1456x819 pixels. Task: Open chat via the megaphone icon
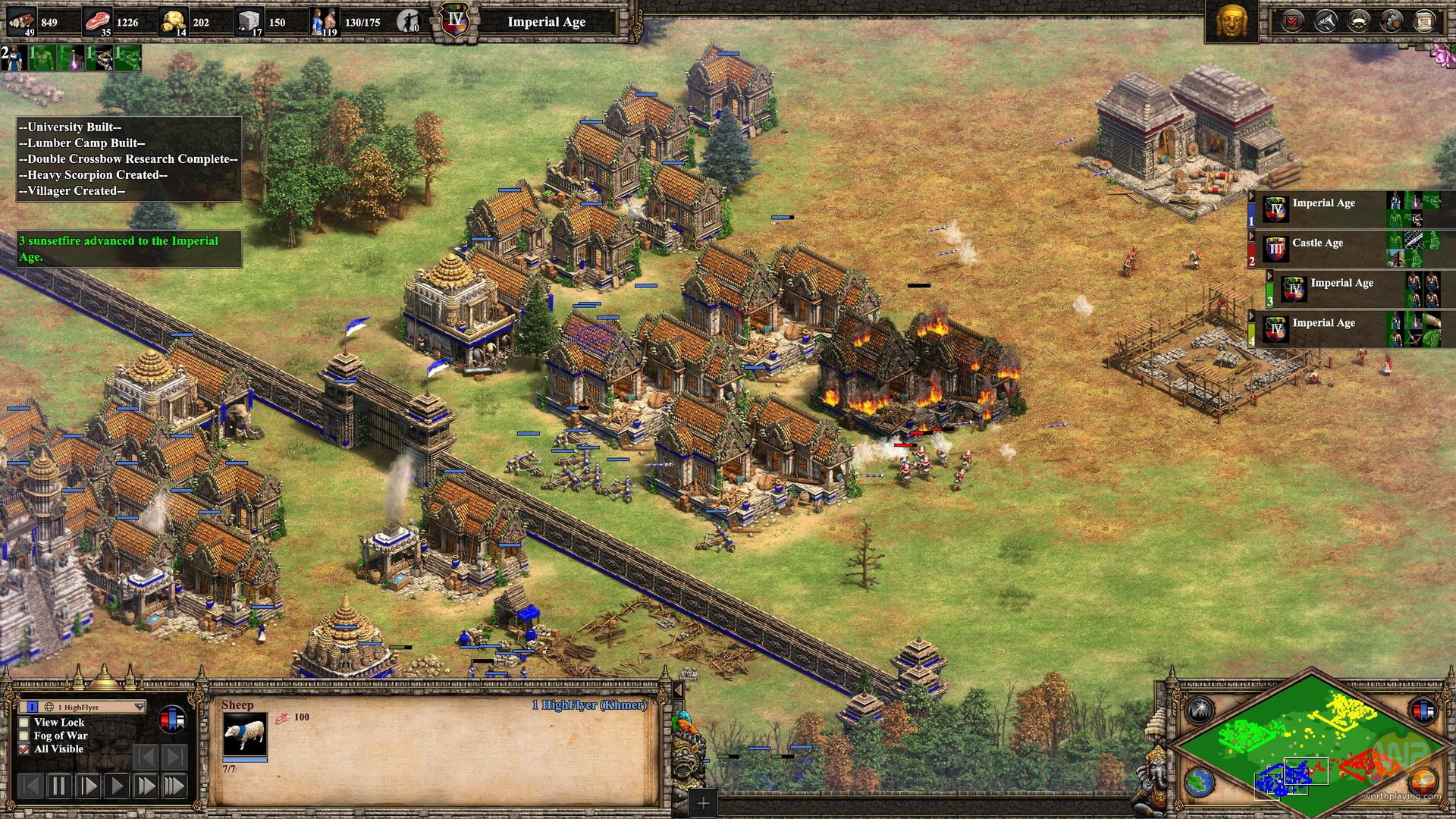[1325, 21]
